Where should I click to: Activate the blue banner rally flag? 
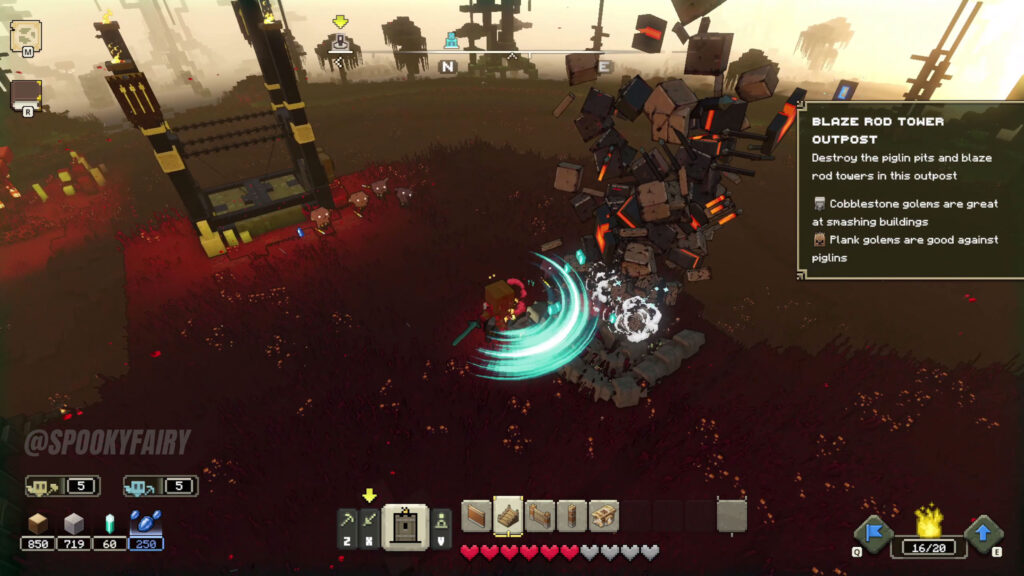coord(872,533)
